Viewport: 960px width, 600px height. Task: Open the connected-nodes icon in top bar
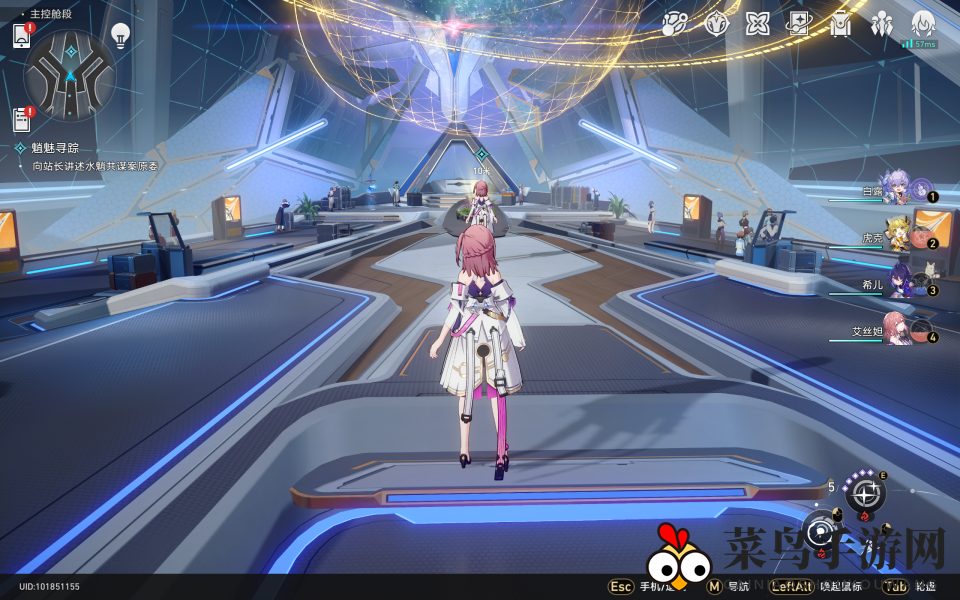[x=674, y=24]
